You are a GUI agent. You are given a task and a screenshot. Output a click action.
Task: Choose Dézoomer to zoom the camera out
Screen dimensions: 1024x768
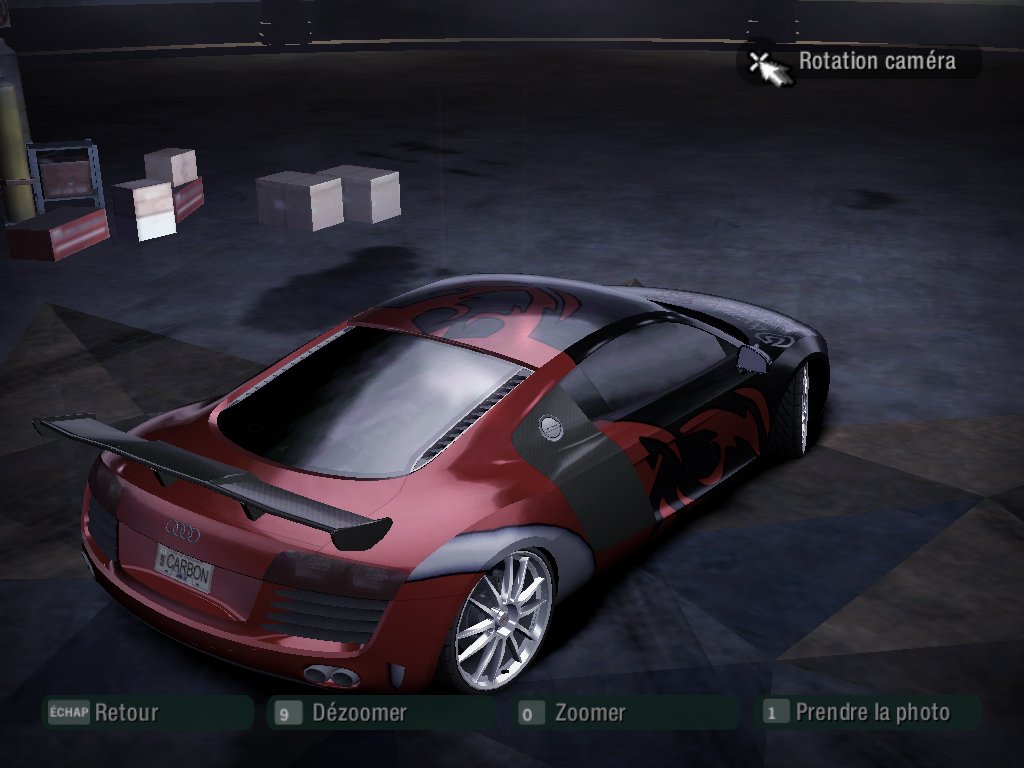[359, 713]
